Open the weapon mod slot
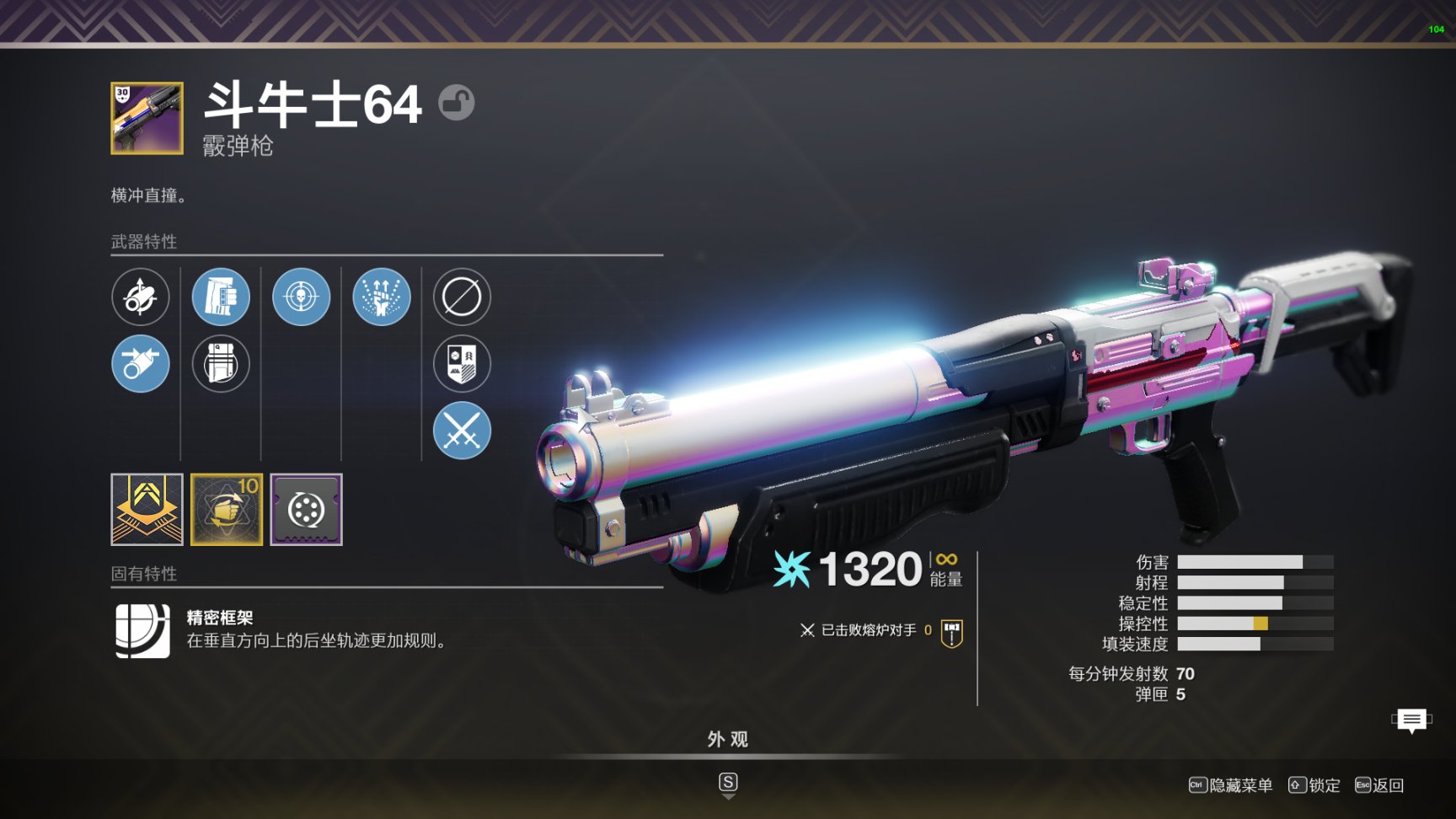The image size is (1456, 819). tap(306, 509)
